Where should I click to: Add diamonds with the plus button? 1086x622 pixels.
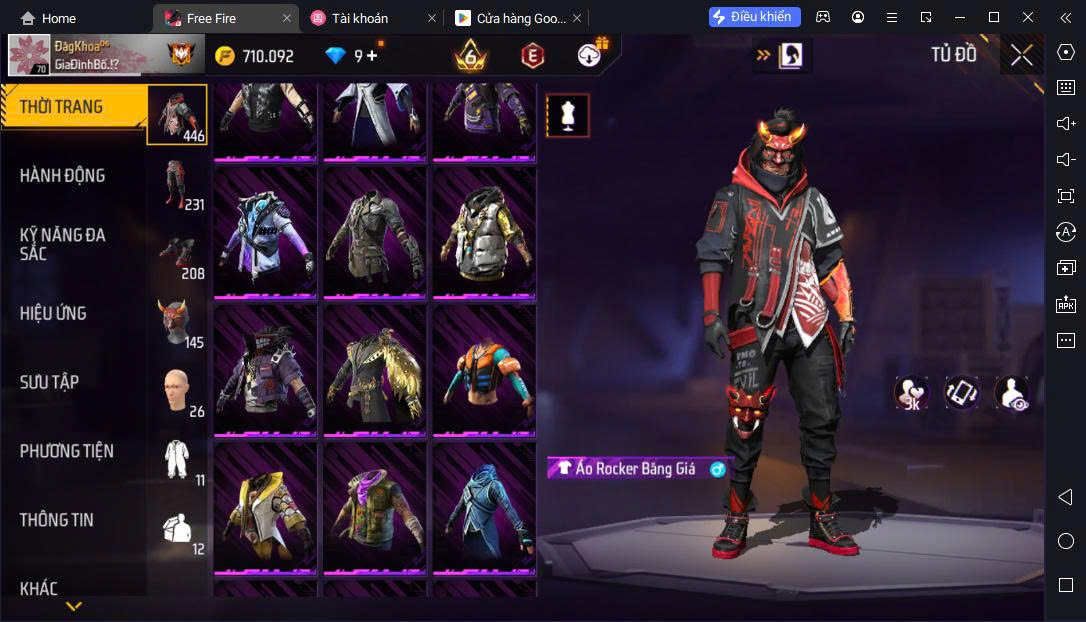pos(373,56)
